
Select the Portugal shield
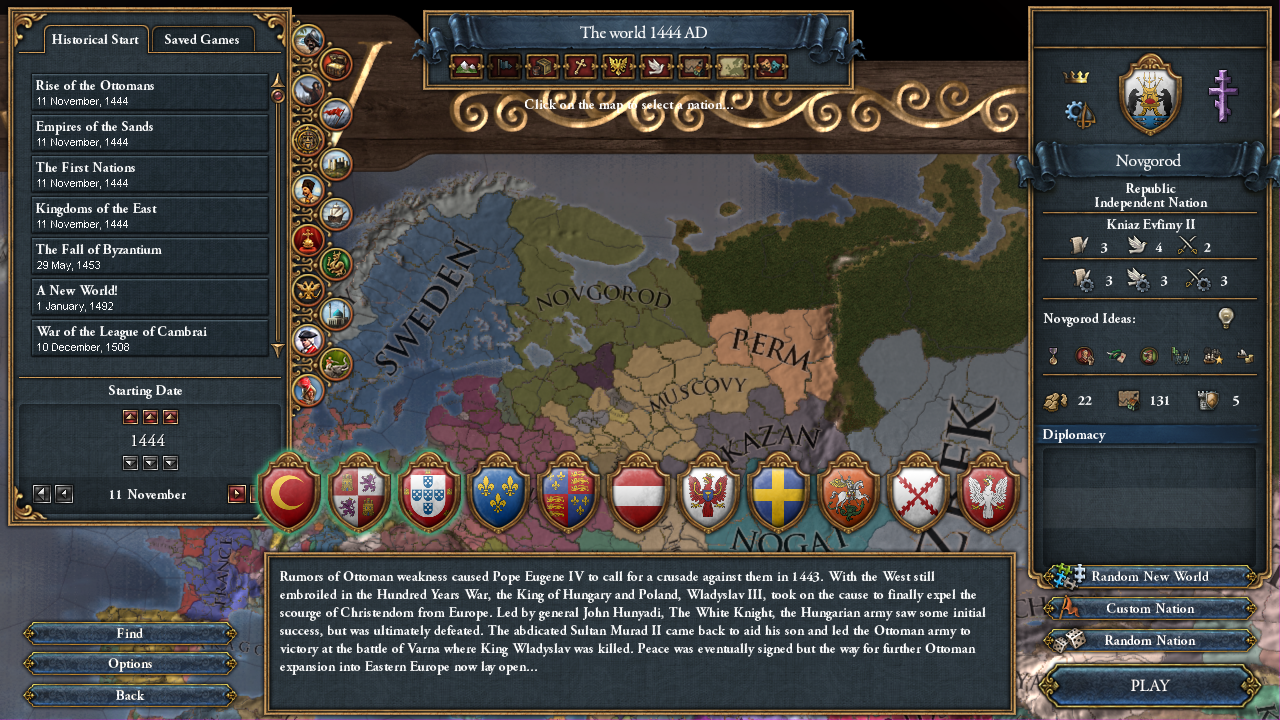(x=430, y=493)
